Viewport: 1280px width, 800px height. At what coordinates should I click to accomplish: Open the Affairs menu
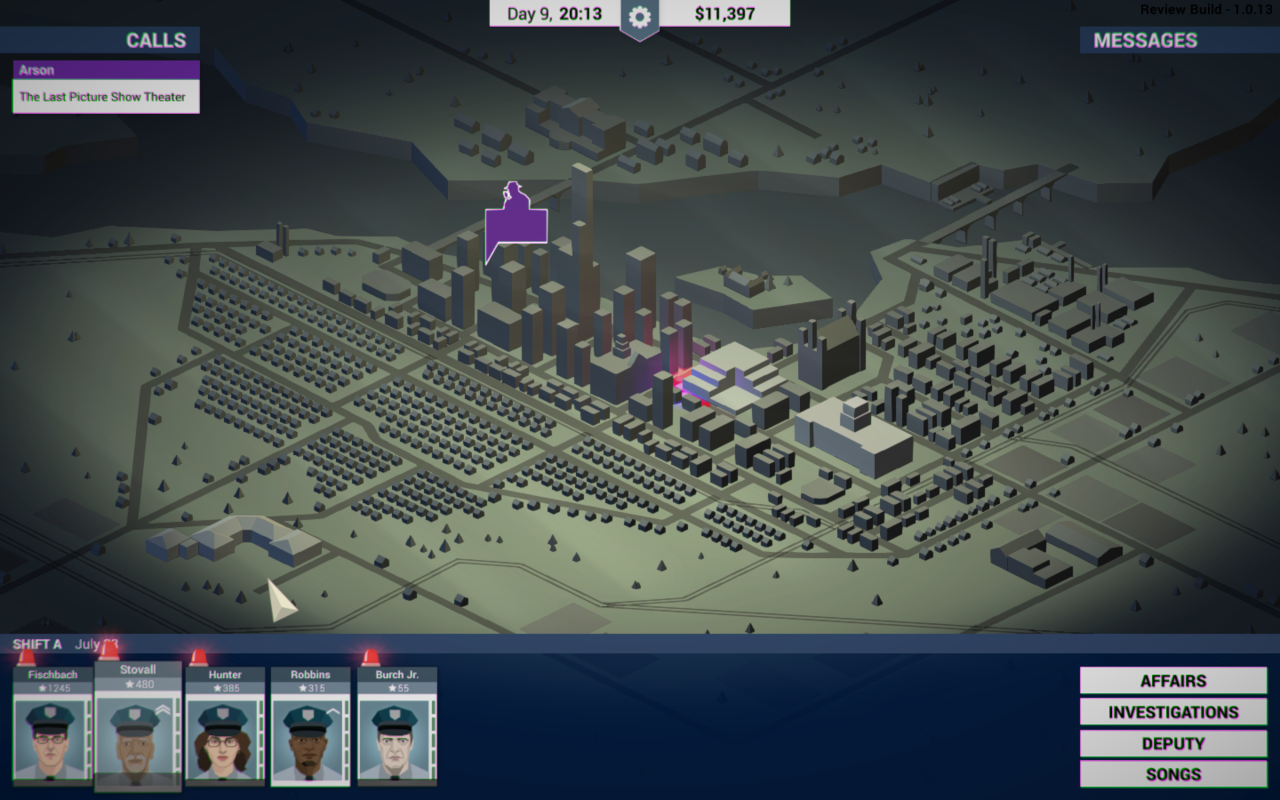click(x=1173, y=681)
